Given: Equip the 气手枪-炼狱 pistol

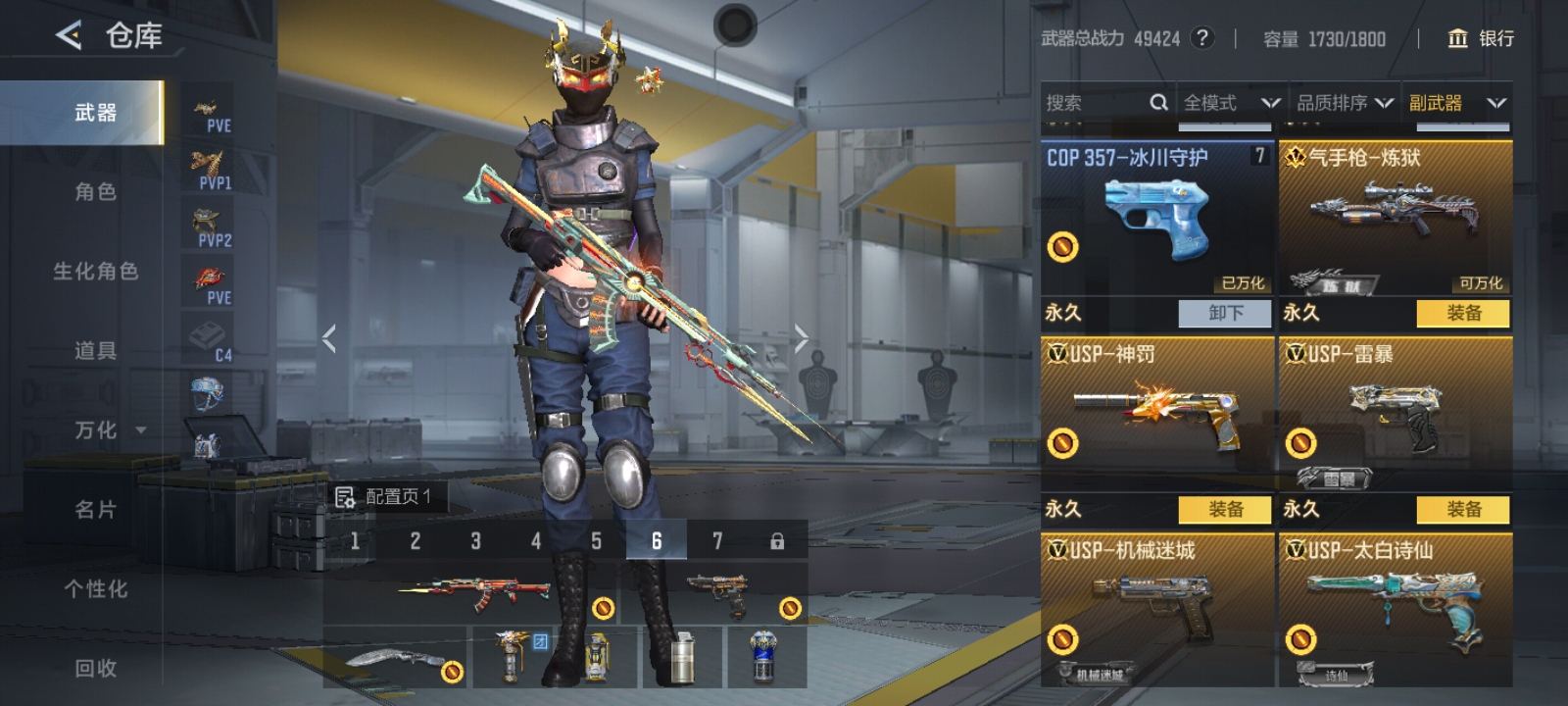Looking at the screenshot, I should coord(1463,313).
